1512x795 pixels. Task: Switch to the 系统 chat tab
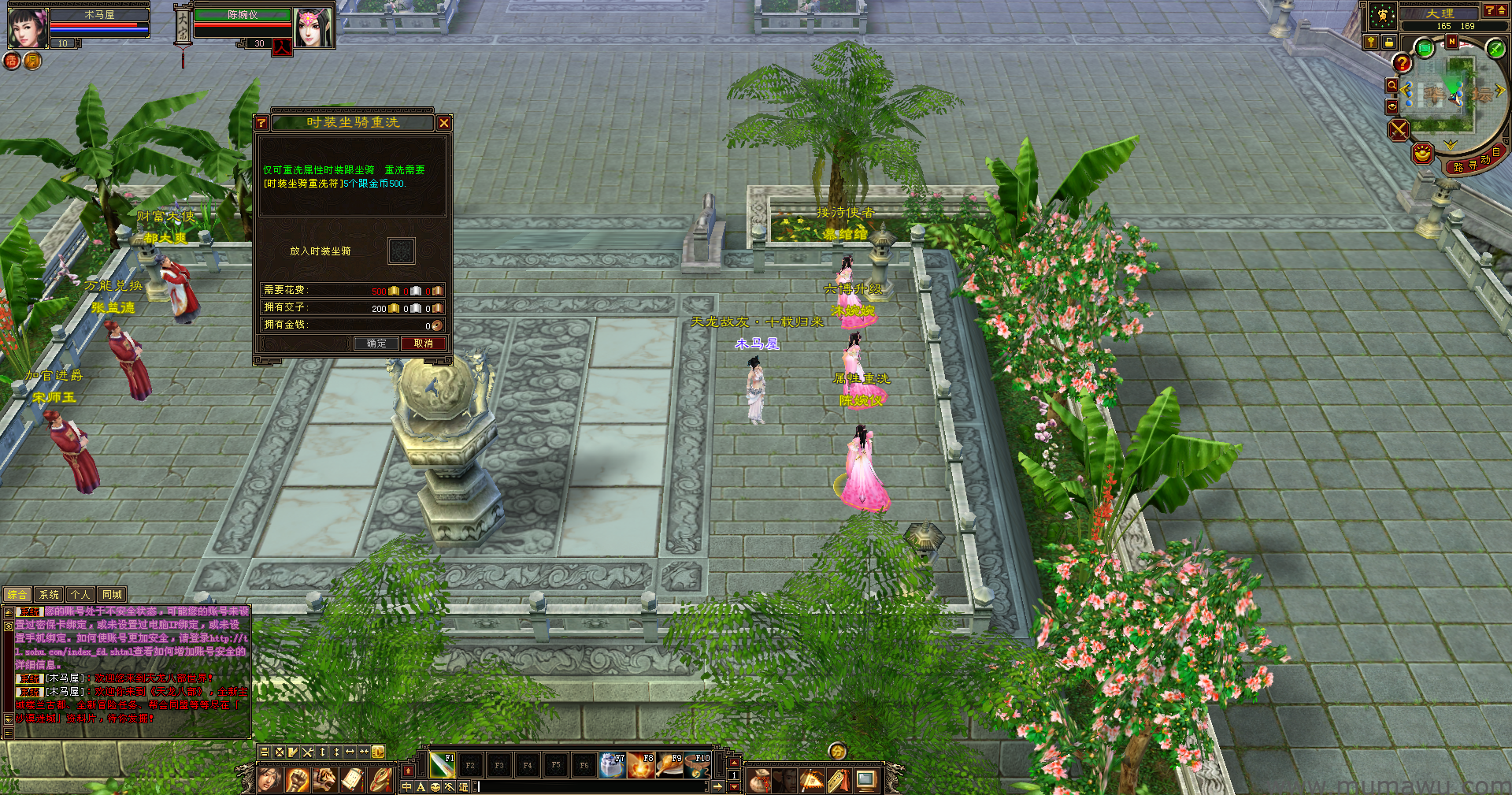(49, 595)
